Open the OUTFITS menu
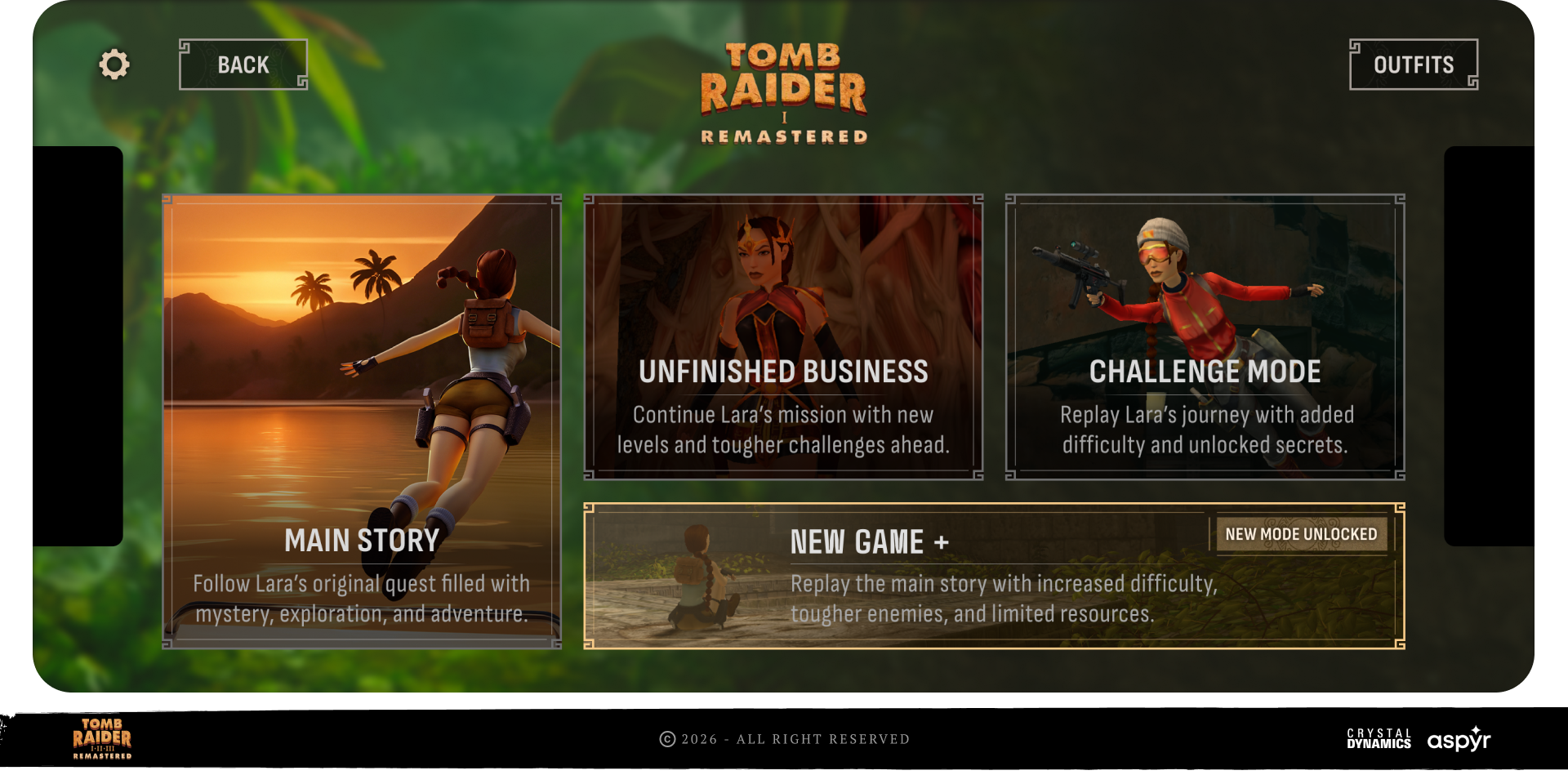Image resolution: width=1568 pixels, height=775 pixels. click(1413, 65)
